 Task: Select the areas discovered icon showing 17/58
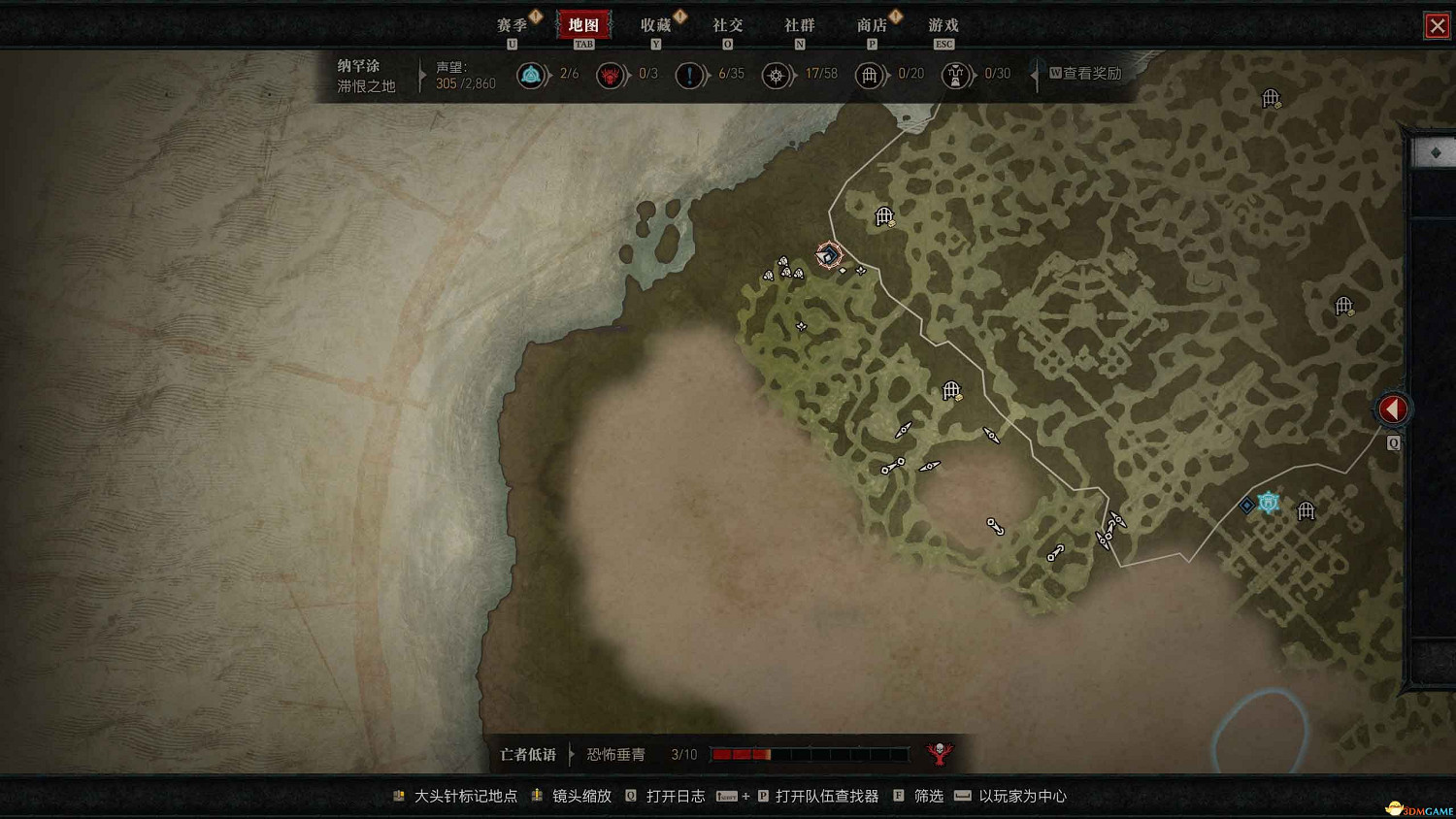point(777,75)
